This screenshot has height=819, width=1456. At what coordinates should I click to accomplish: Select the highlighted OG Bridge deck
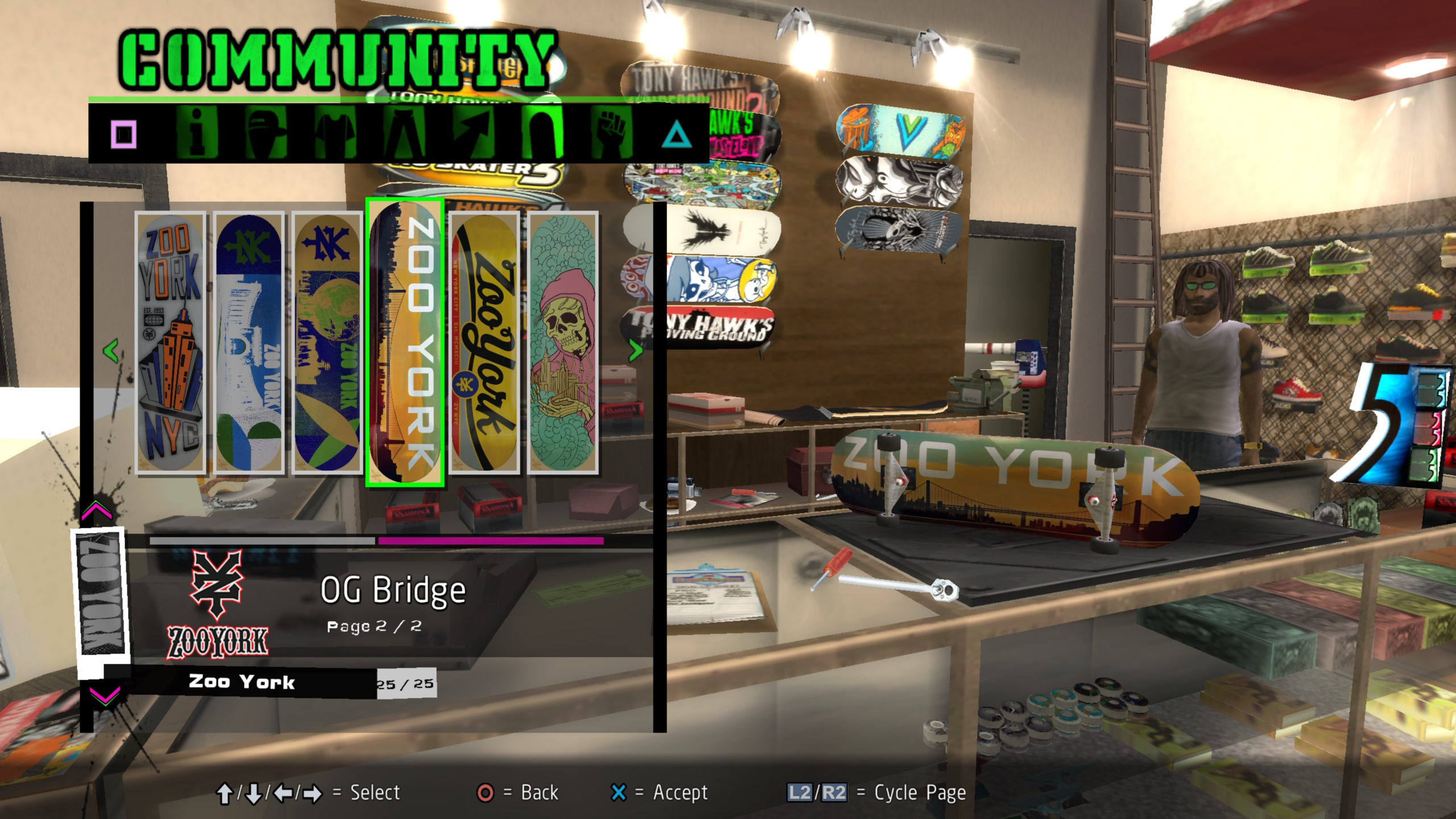[x=405, y=343]
